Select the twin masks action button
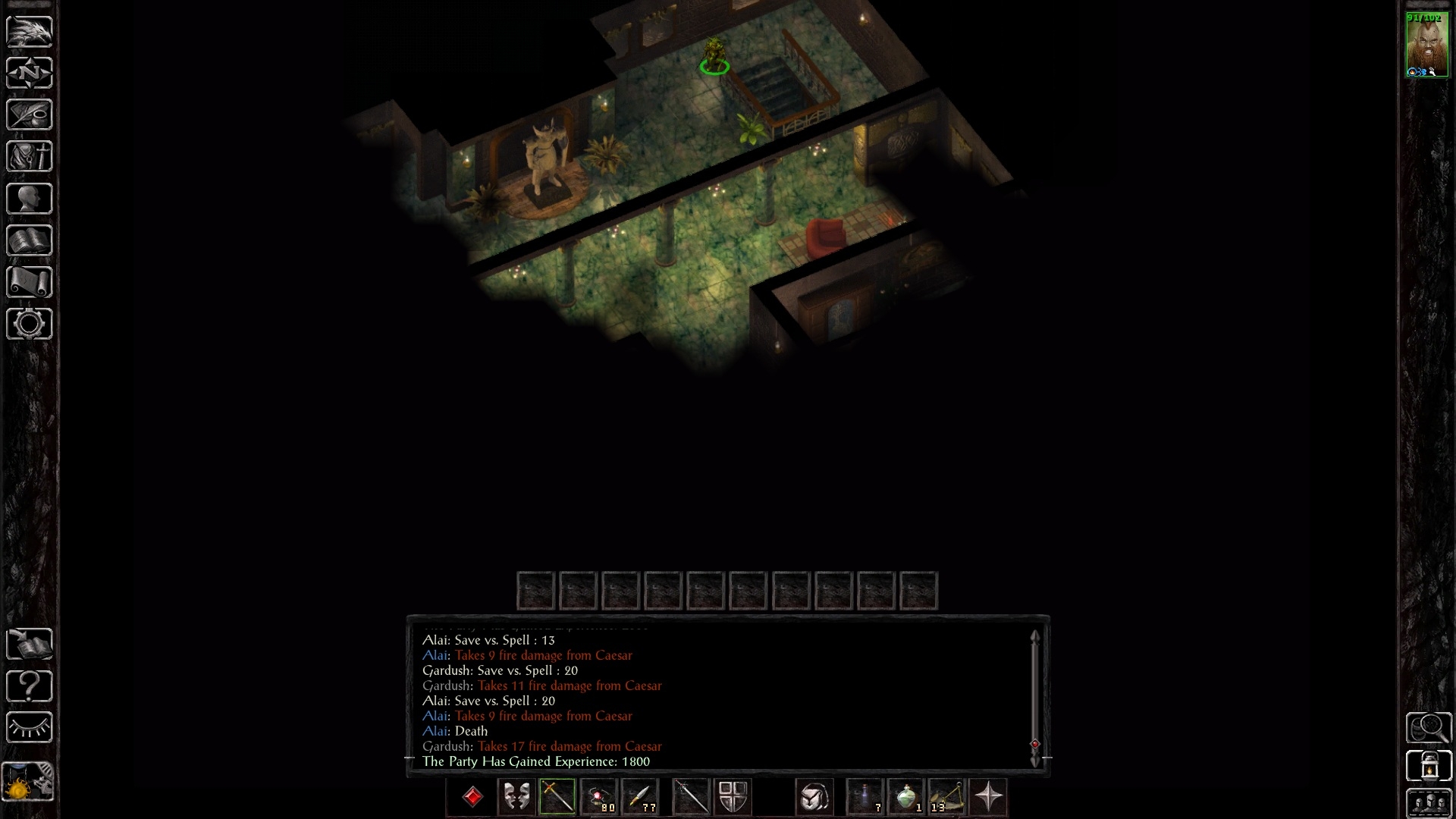This screenshot has width=1456, height=819. pos(516,797)
